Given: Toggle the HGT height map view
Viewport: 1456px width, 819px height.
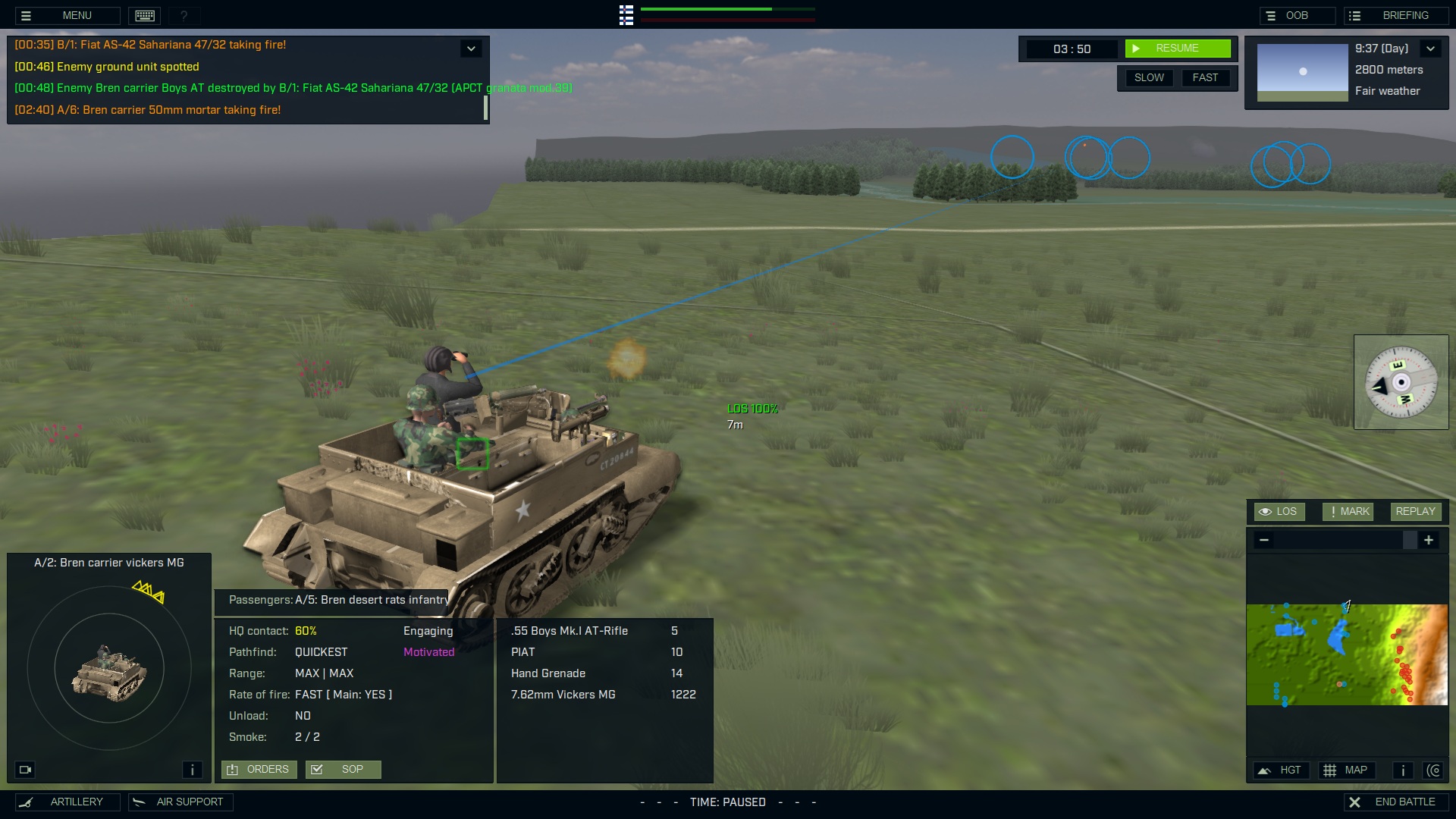Looking at the screenshot, I should tap(1280, 770).
